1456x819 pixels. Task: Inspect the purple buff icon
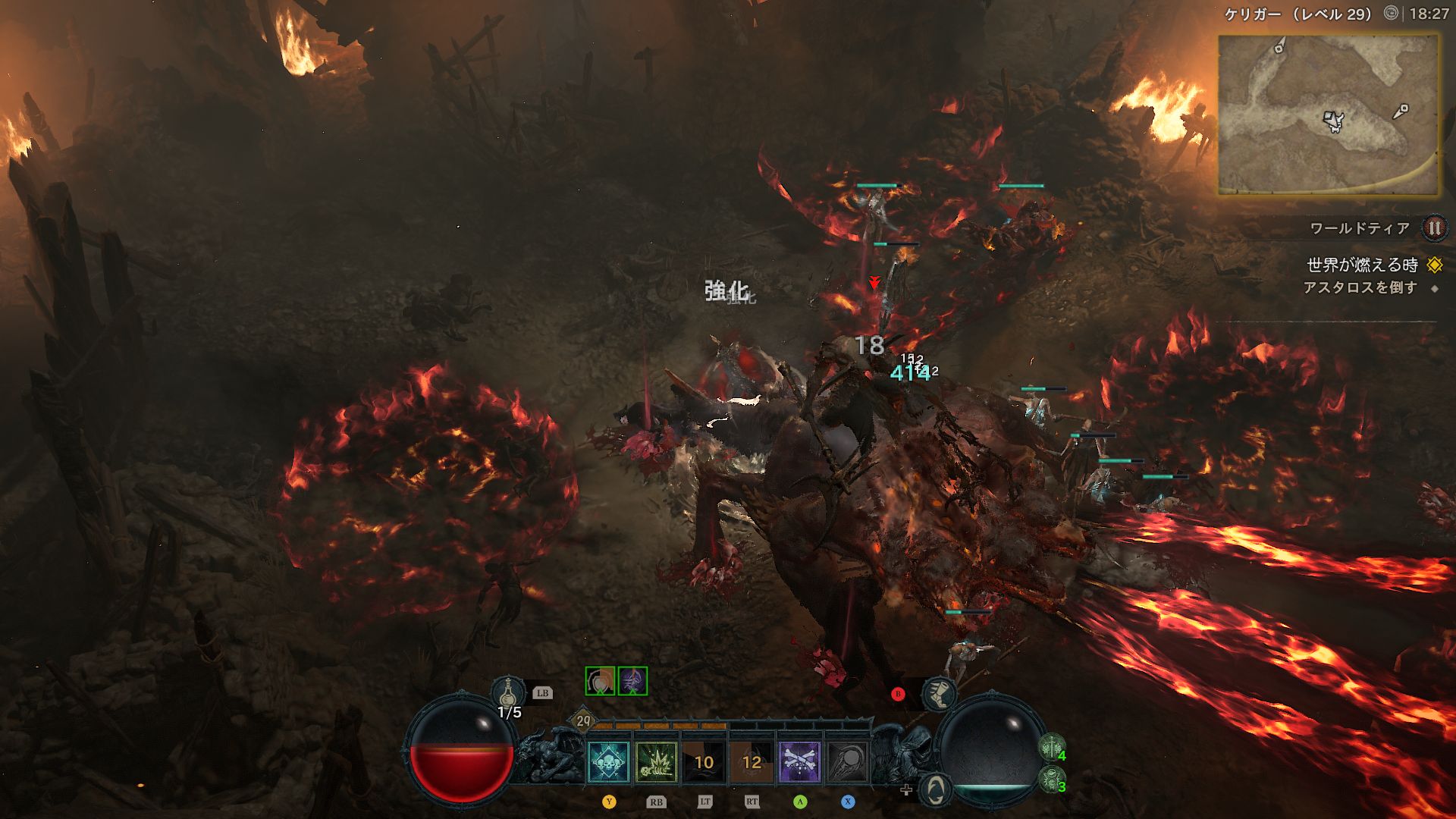[x=632, y=681]
